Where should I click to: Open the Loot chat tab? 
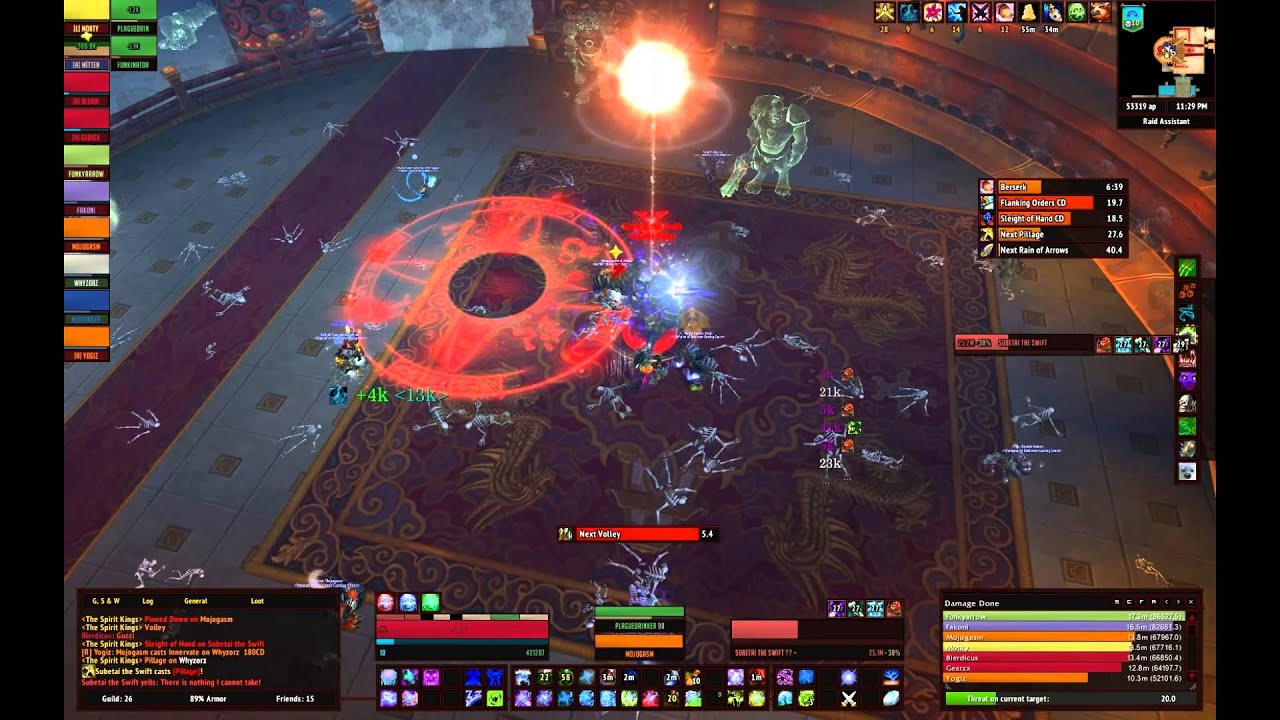coord(257,601)
